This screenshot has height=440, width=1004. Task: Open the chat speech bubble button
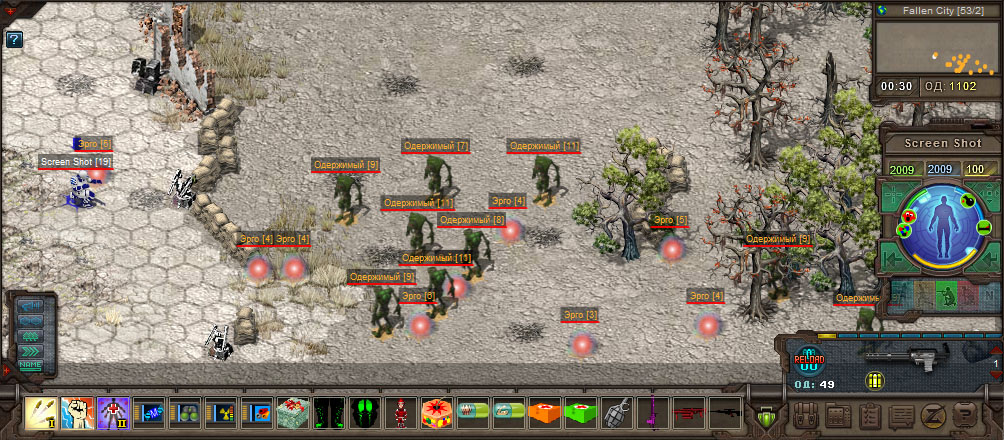(x=901, y=414)
